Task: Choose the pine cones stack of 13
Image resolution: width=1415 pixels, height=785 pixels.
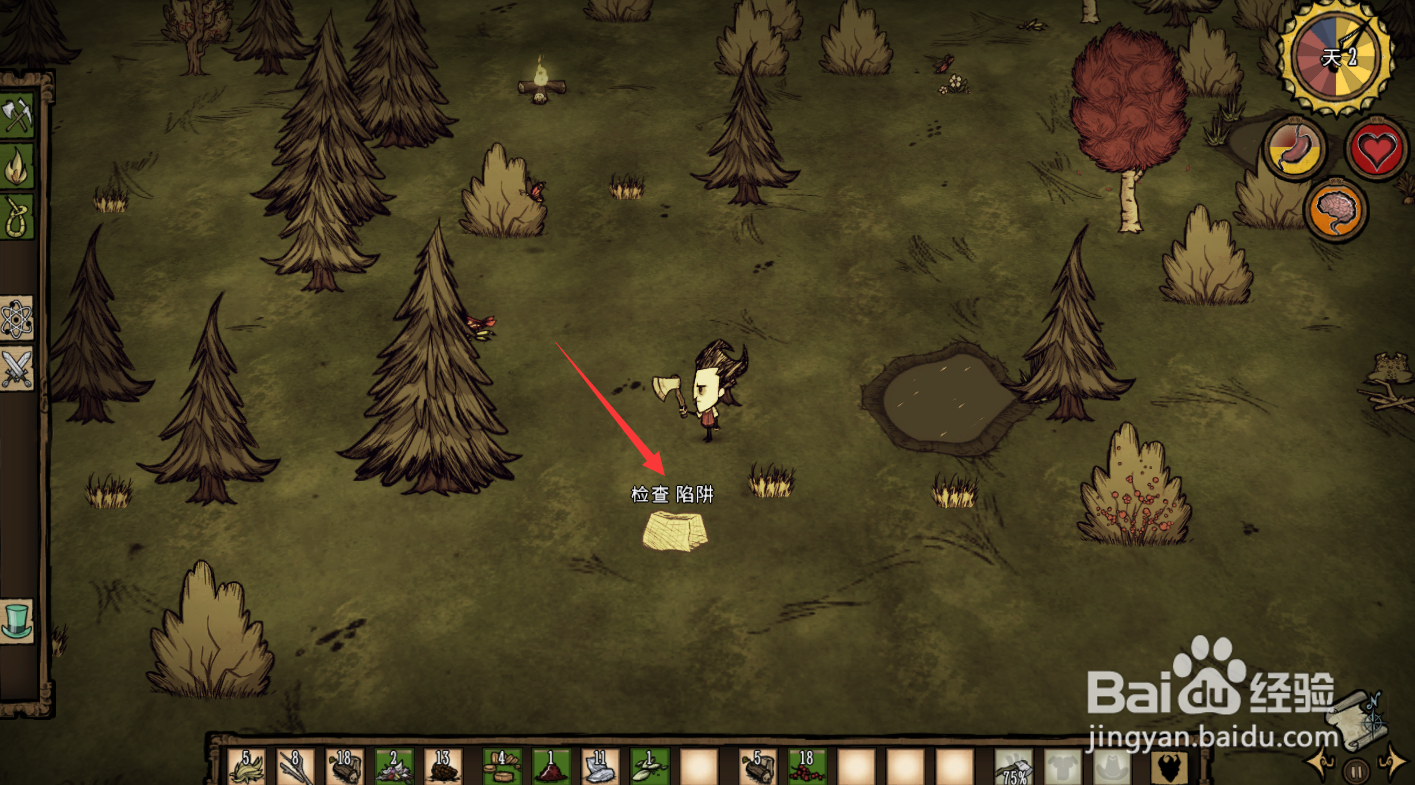Action: 443,767
